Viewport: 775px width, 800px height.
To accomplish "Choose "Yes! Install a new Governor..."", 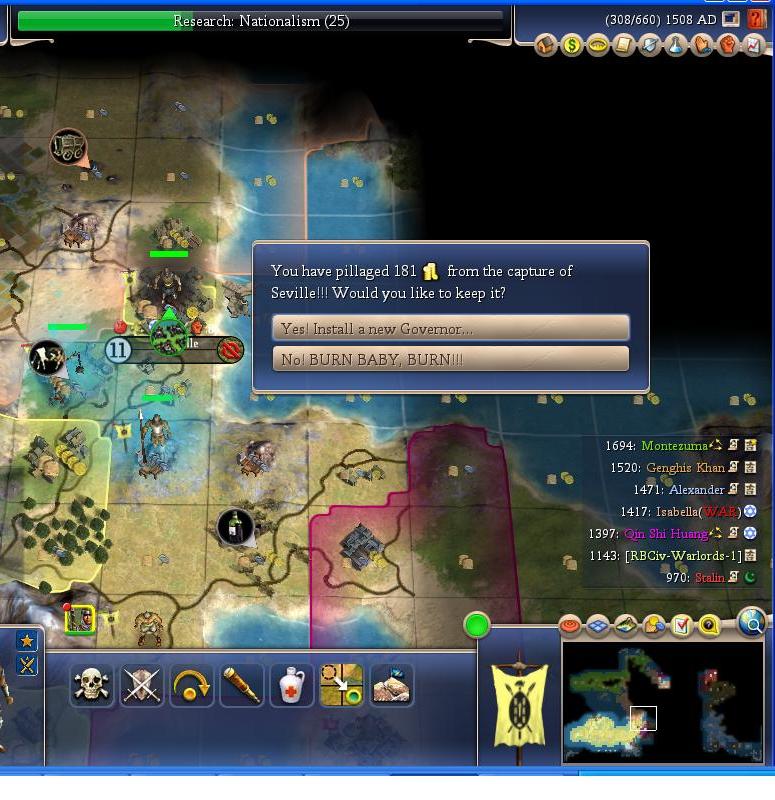I will [450, 328].
